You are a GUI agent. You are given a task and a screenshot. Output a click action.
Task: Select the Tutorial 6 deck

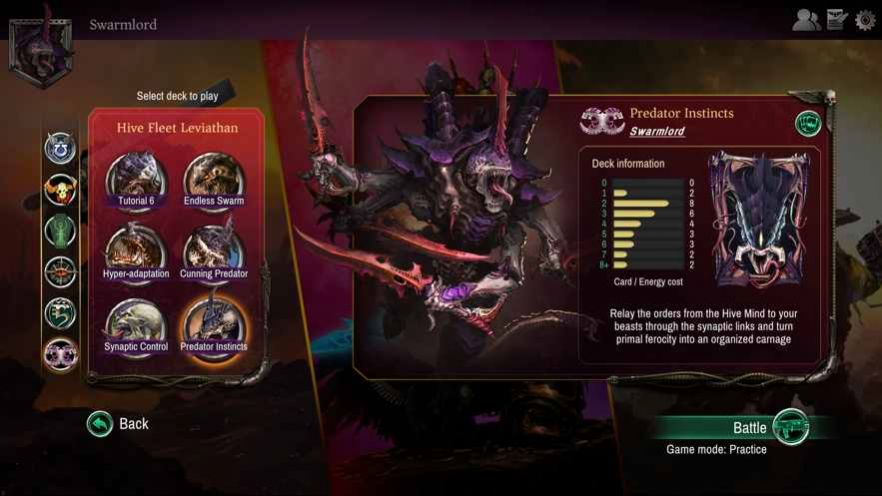point(137,181)
